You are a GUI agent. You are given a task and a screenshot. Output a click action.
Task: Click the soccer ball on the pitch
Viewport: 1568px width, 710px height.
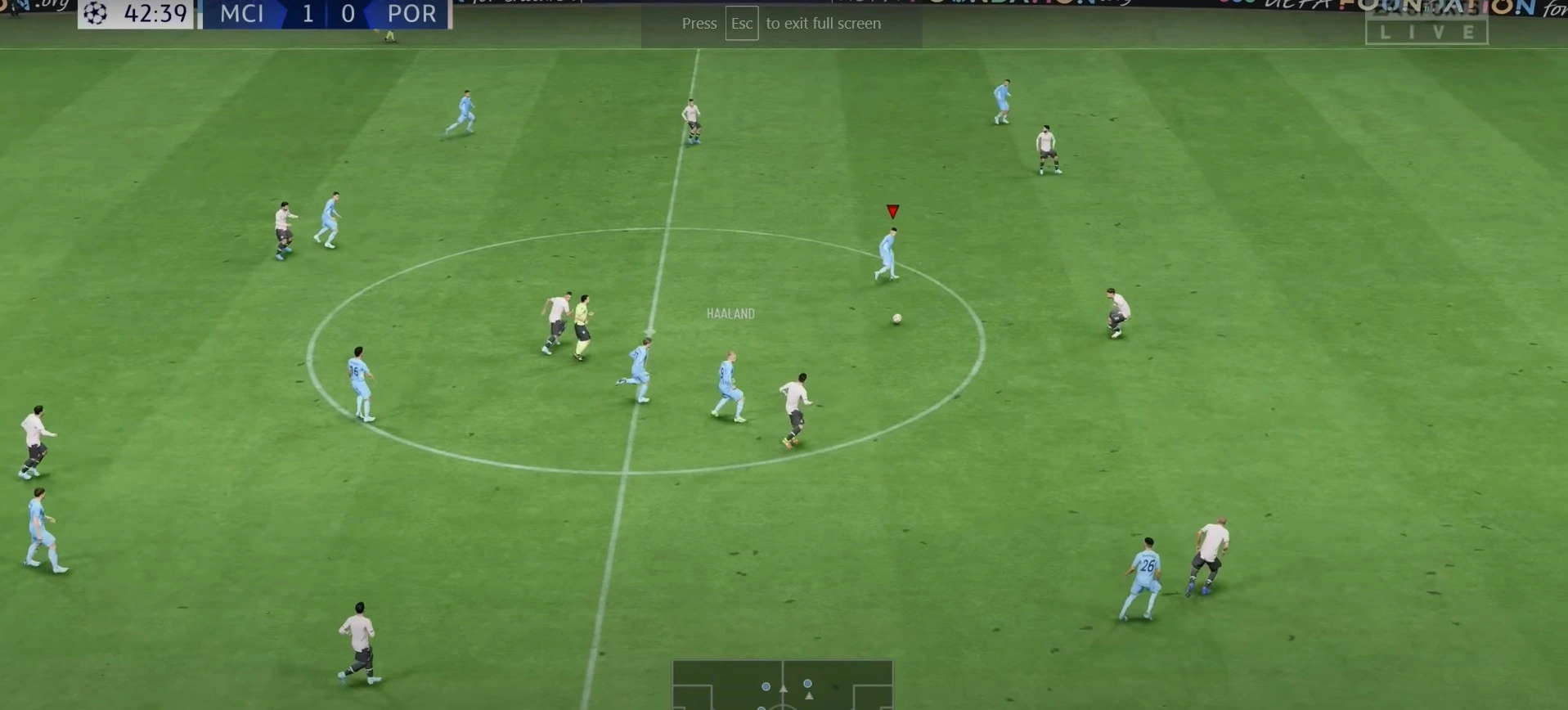pos(896,318)
